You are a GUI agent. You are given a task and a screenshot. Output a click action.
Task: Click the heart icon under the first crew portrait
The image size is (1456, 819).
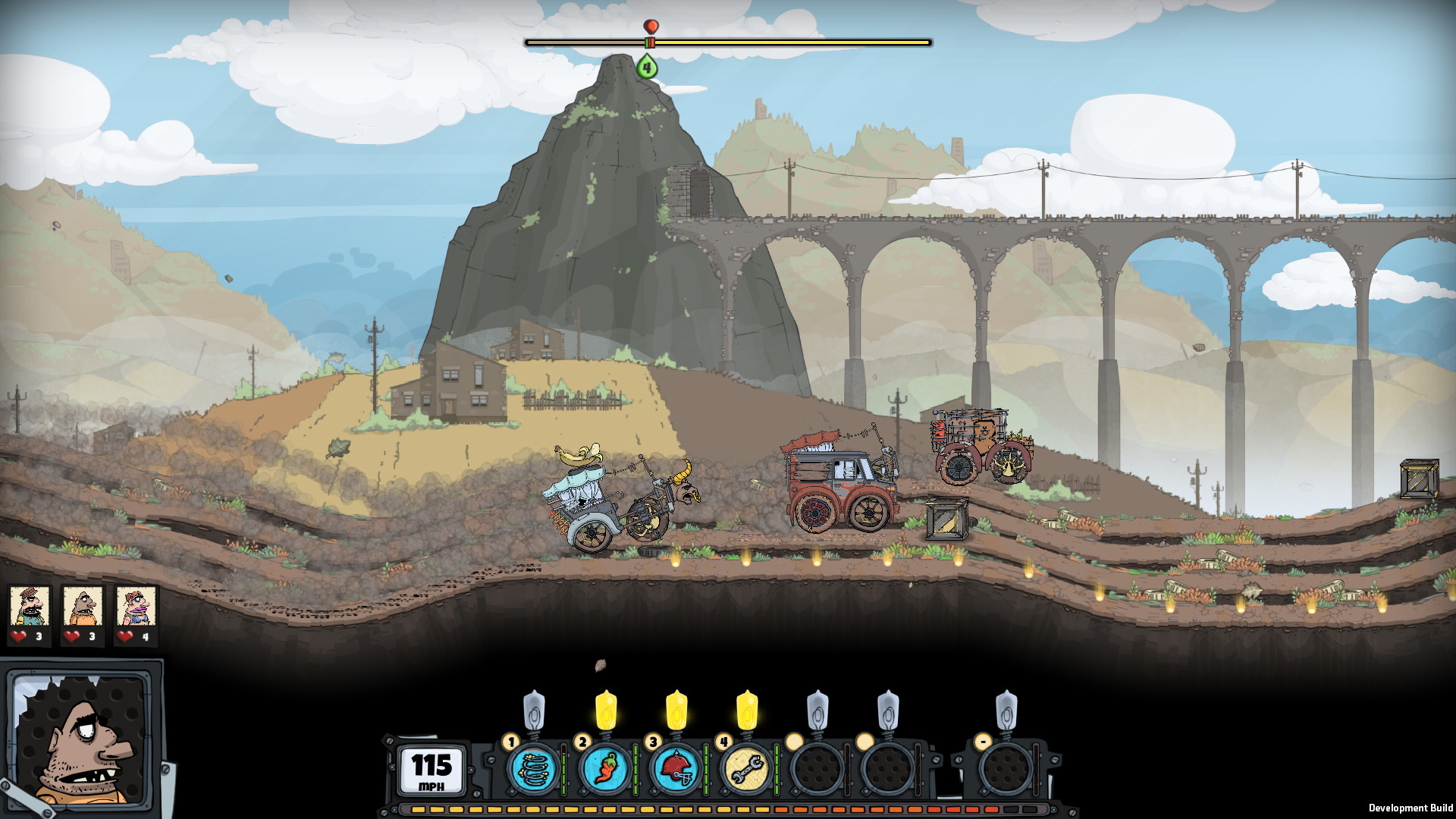[18, 635]
